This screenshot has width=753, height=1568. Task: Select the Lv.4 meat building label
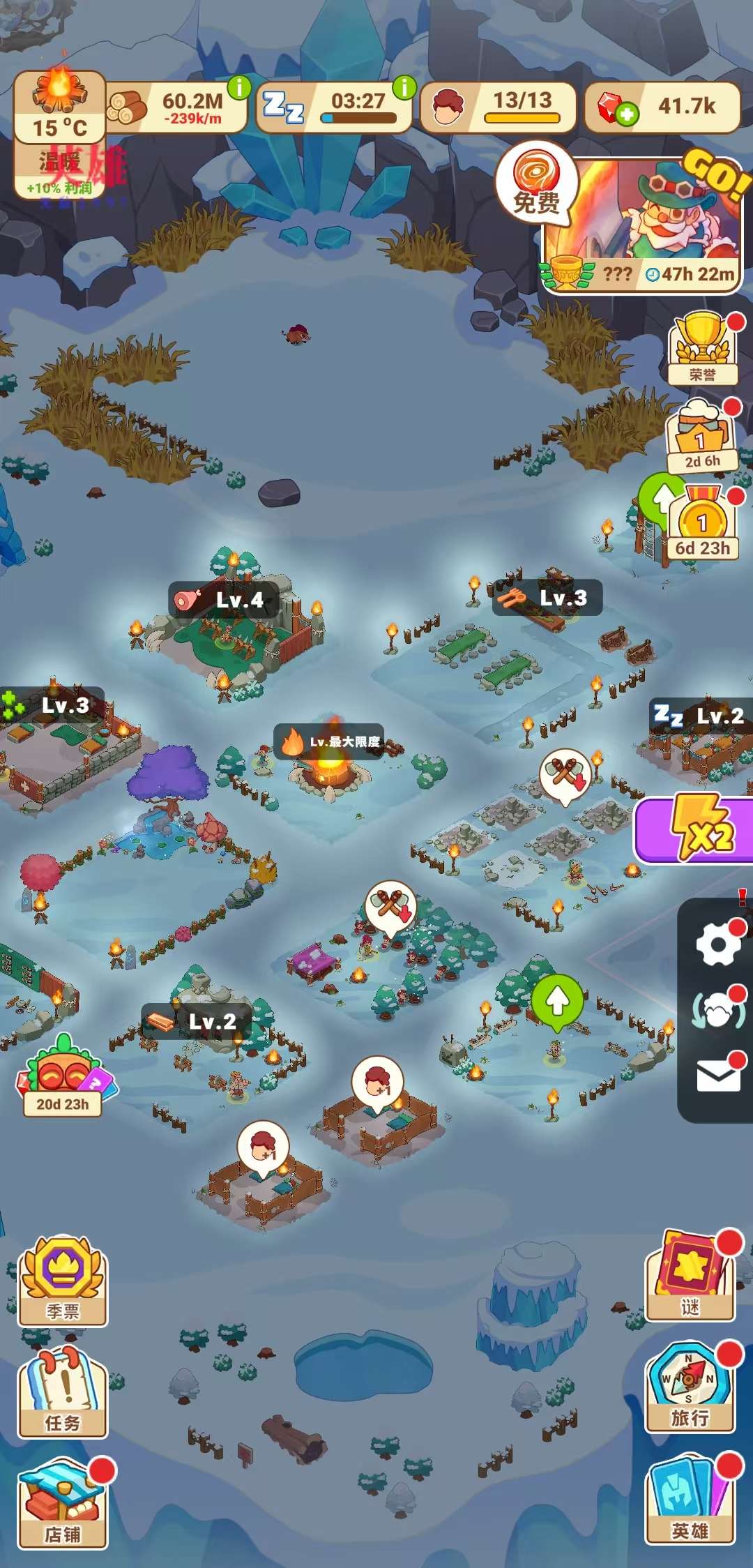pyautogui.click(x=224, y=600)
